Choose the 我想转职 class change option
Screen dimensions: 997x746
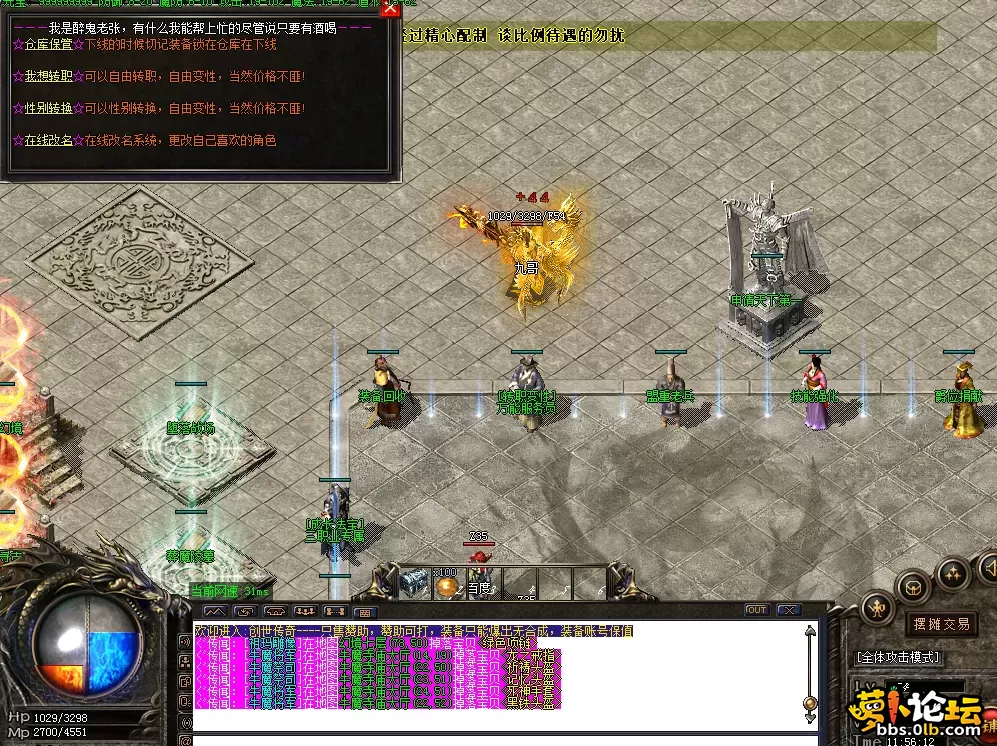[48, 77]
